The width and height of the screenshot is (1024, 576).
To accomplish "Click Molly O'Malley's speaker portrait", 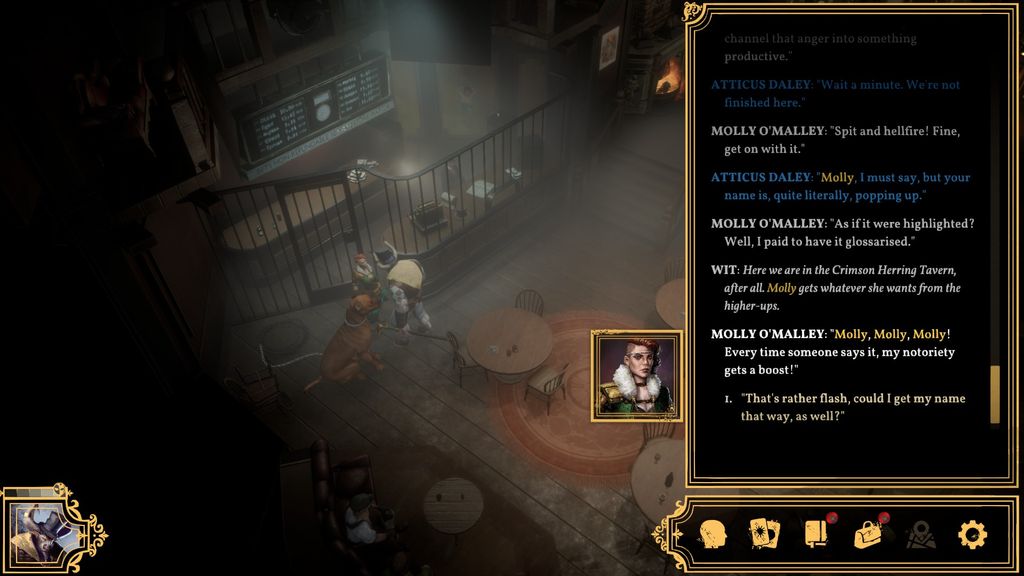I will pos(637,376).
